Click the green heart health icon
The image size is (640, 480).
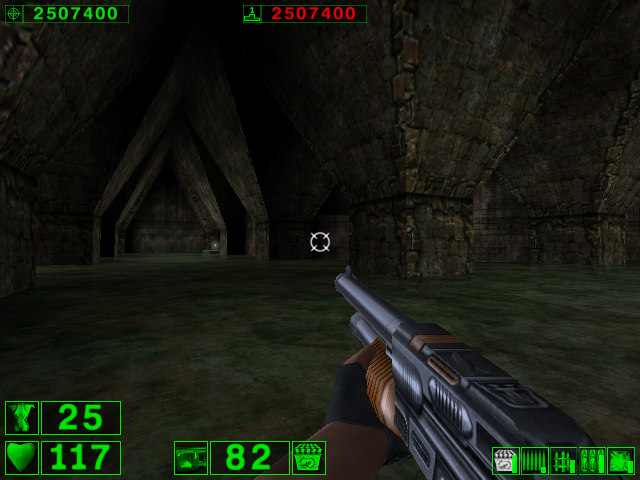[22, 458]
